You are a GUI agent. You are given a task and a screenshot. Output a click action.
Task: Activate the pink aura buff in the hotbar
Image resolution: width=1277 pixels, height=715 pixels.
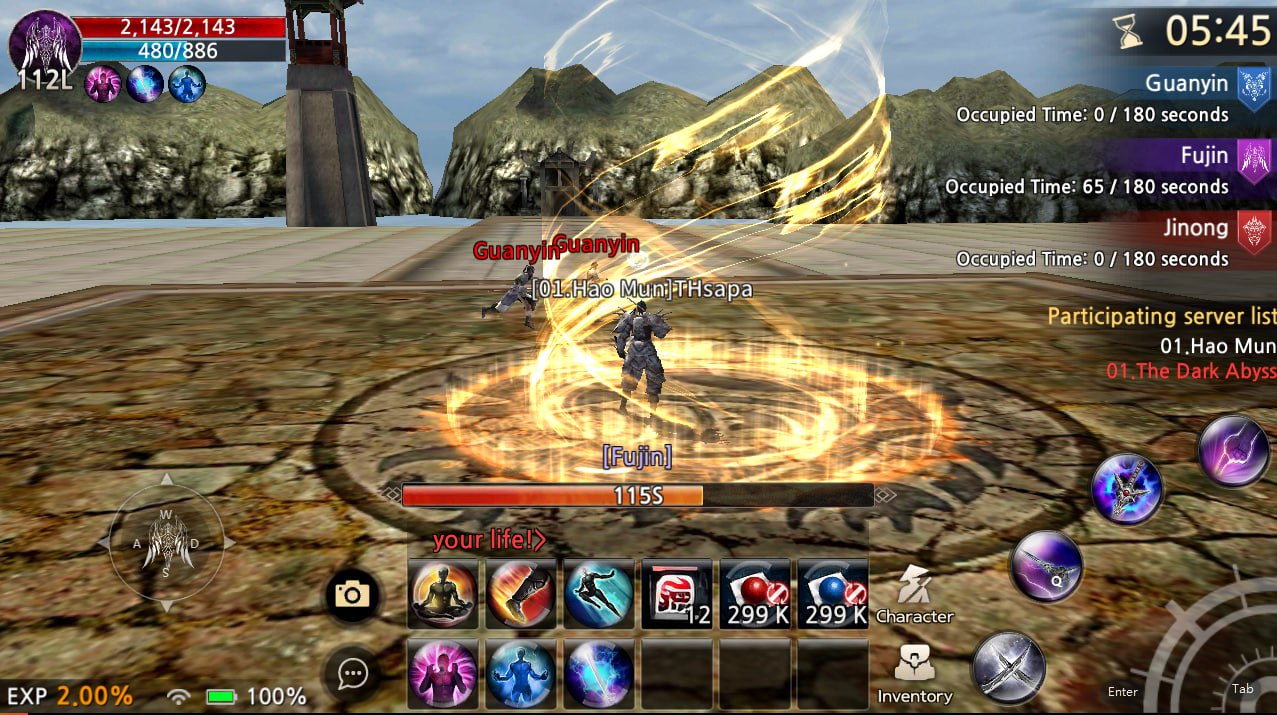click(x=444, y=674)
